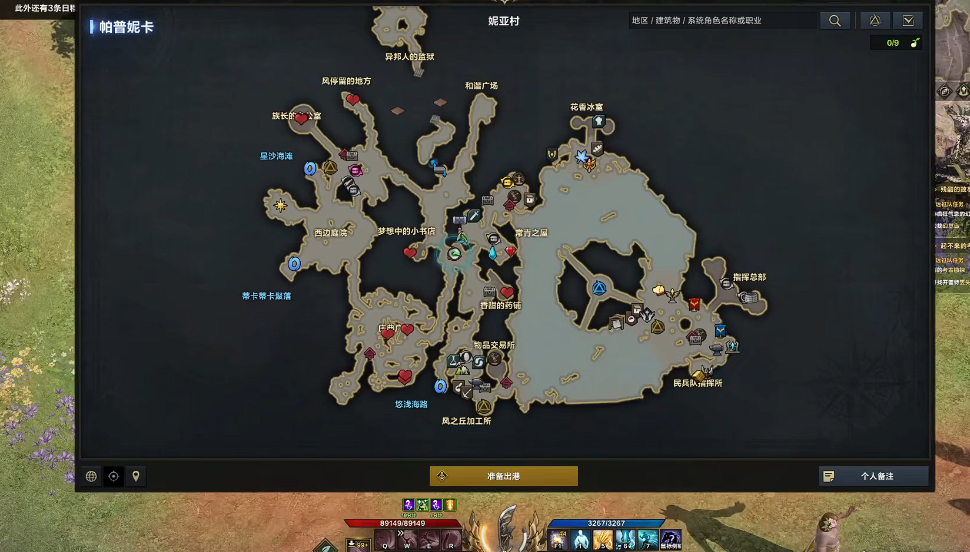Click the mokoko seed 0/9 counter
The image size is (970, 552).
coord(895,43)
